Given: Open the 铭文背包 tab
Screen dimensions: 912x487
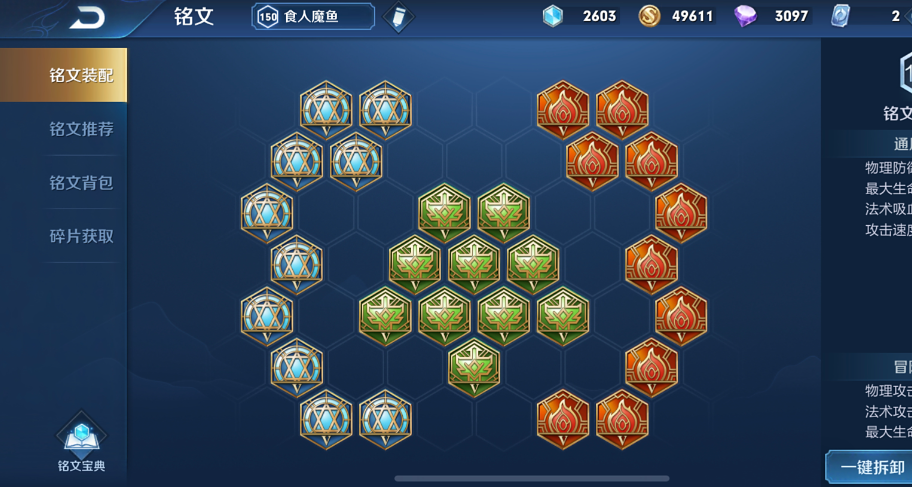Looking at the screenshot, I should point(81,183).
